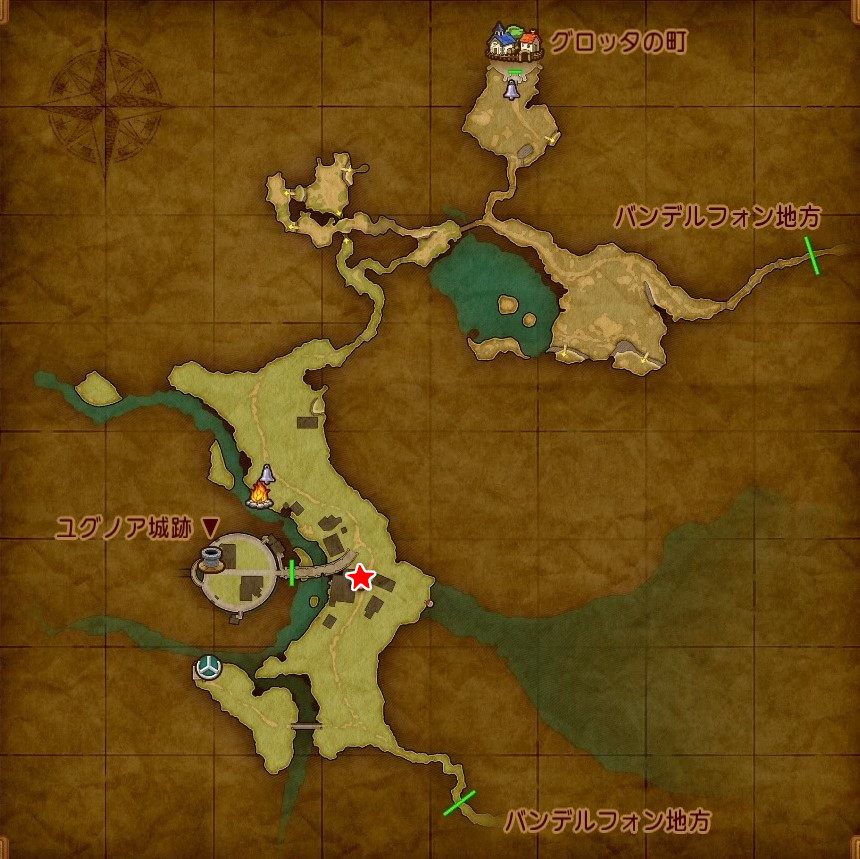Select the red star marker
Image resolution: width=860 pixels, height=859 pixels.
point(360,578)
